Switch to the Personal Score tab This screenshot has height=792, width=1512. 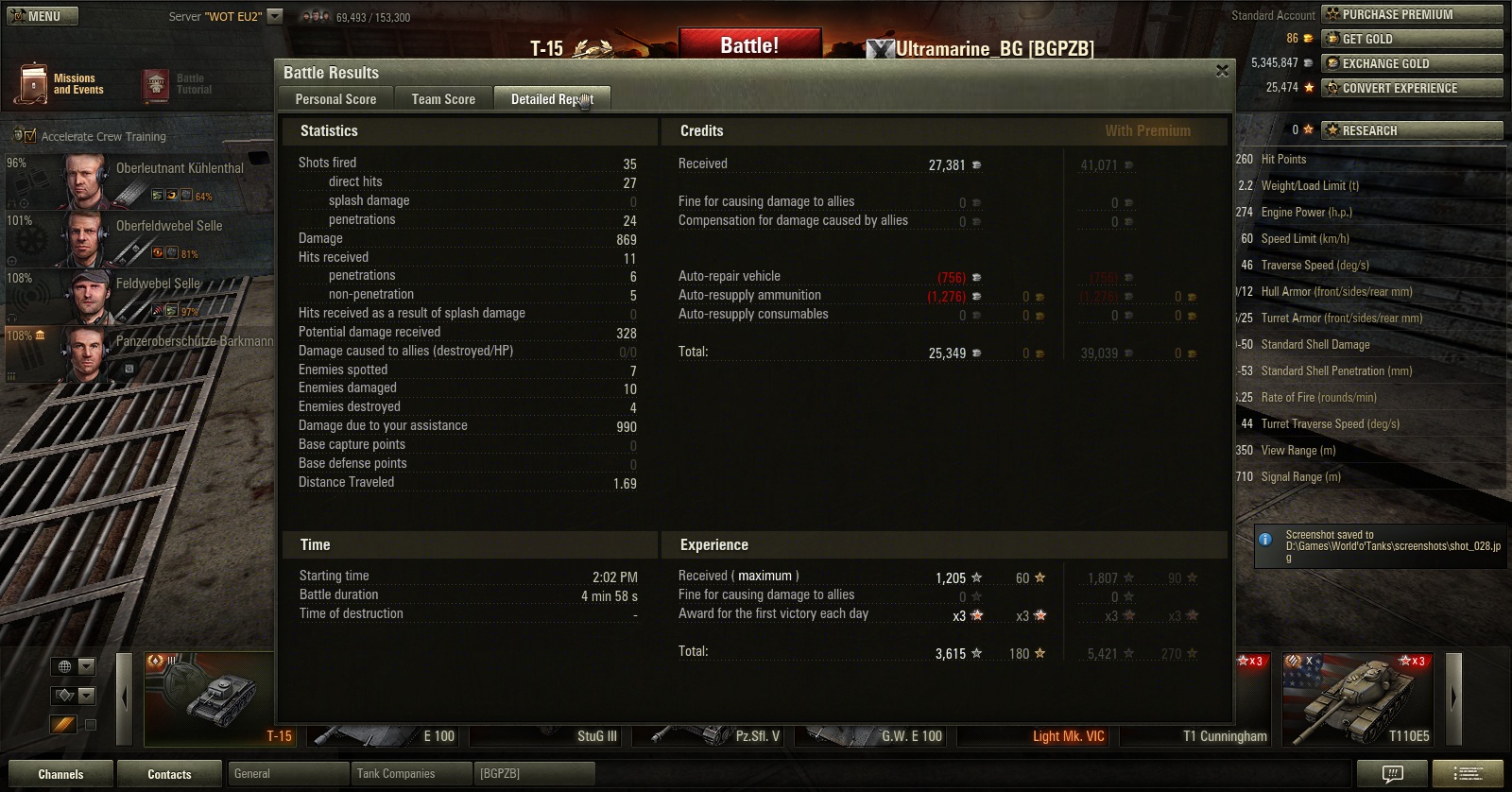point(335,99)
